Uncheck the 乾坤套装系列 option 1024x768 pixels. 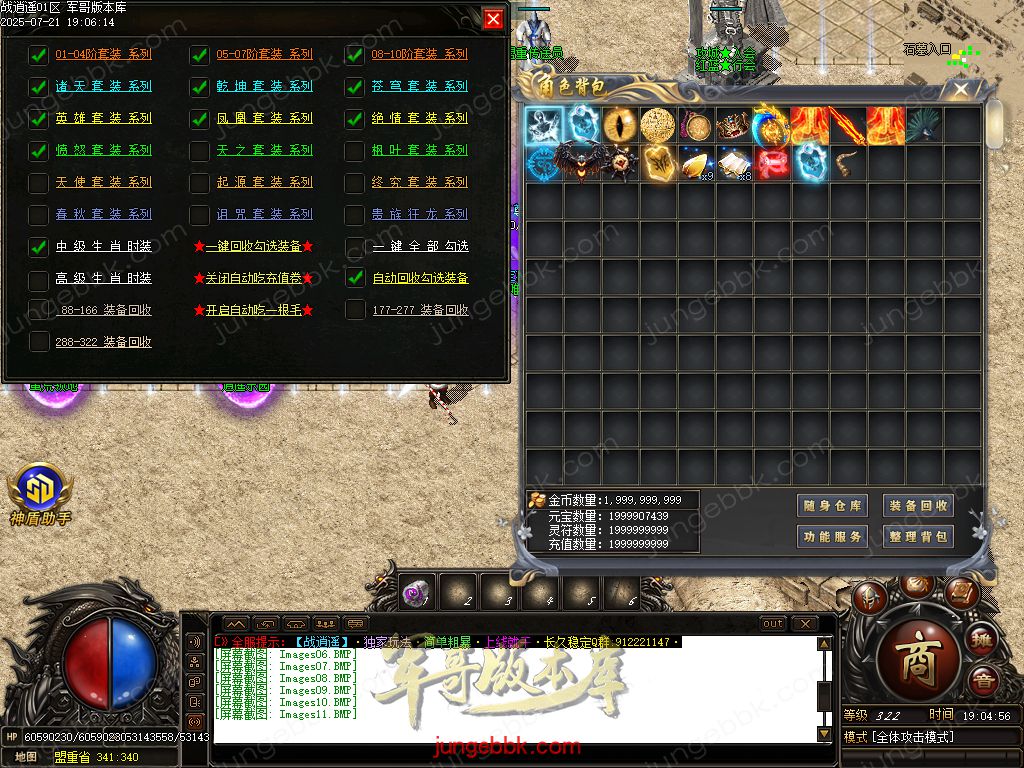200,87
